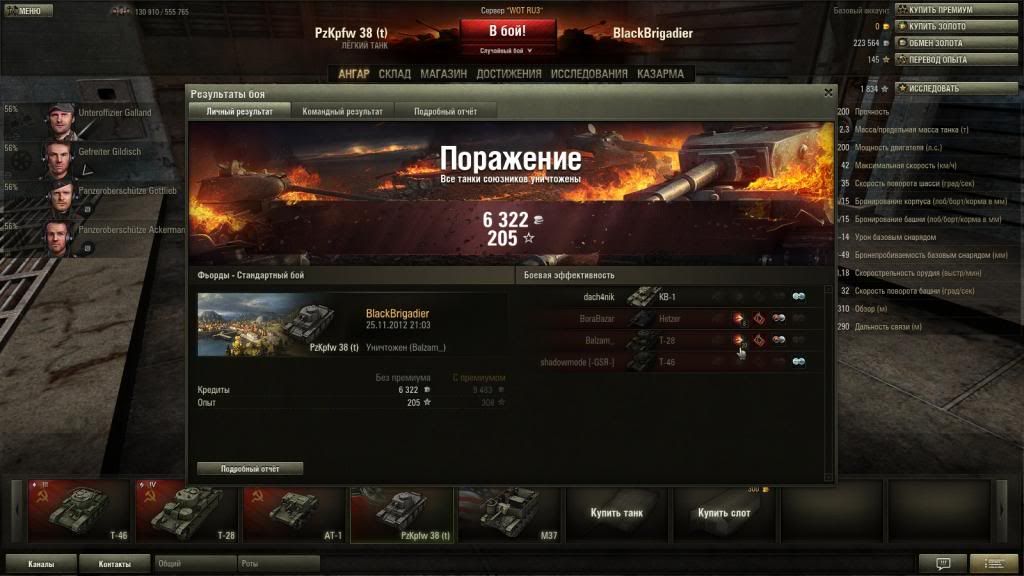1024x576 pixels.
Task: Switch to Командный результат tab
Action: point(342,111)
